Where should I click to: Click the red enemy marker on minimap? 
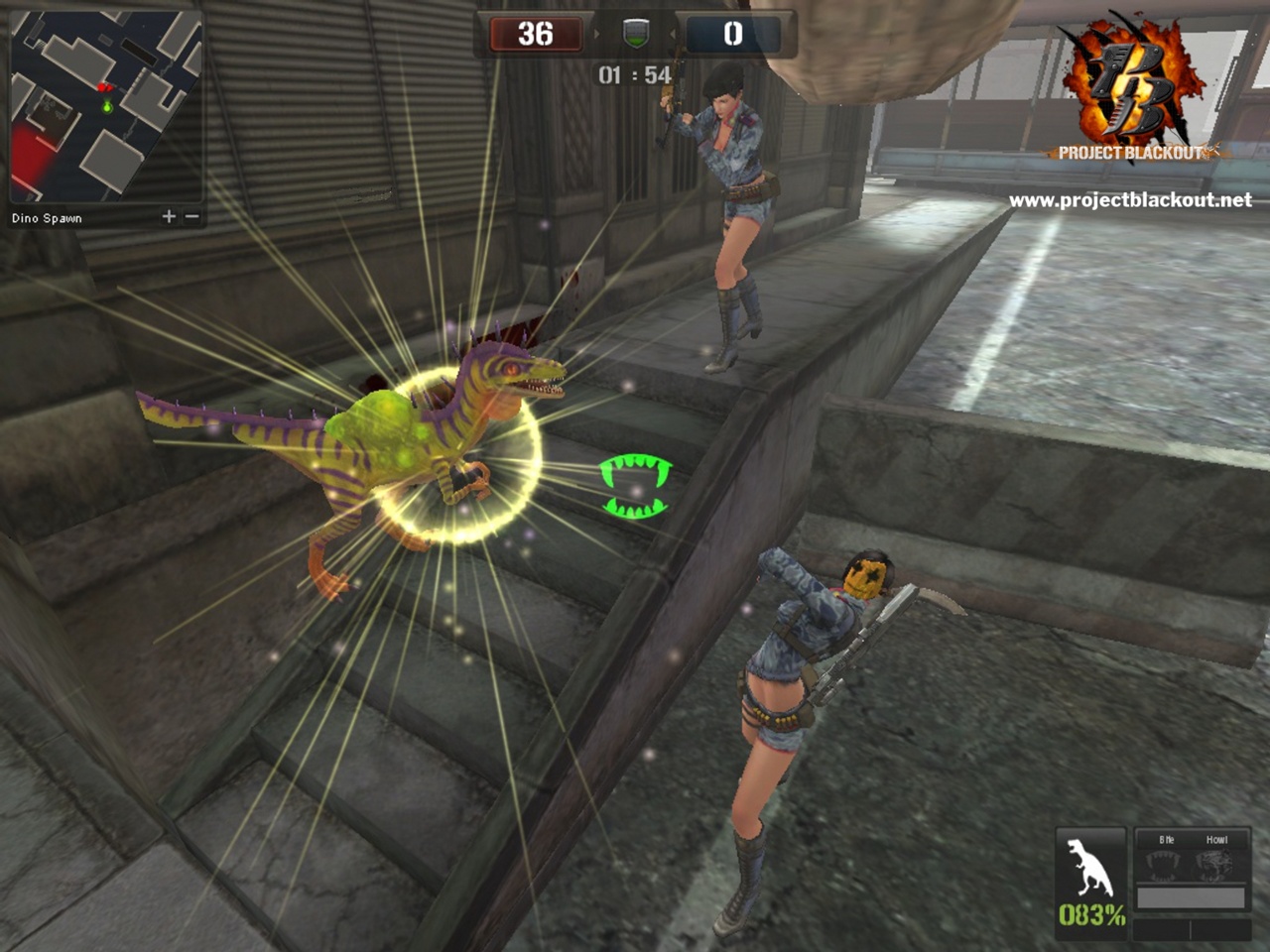(x=104, y=87)
